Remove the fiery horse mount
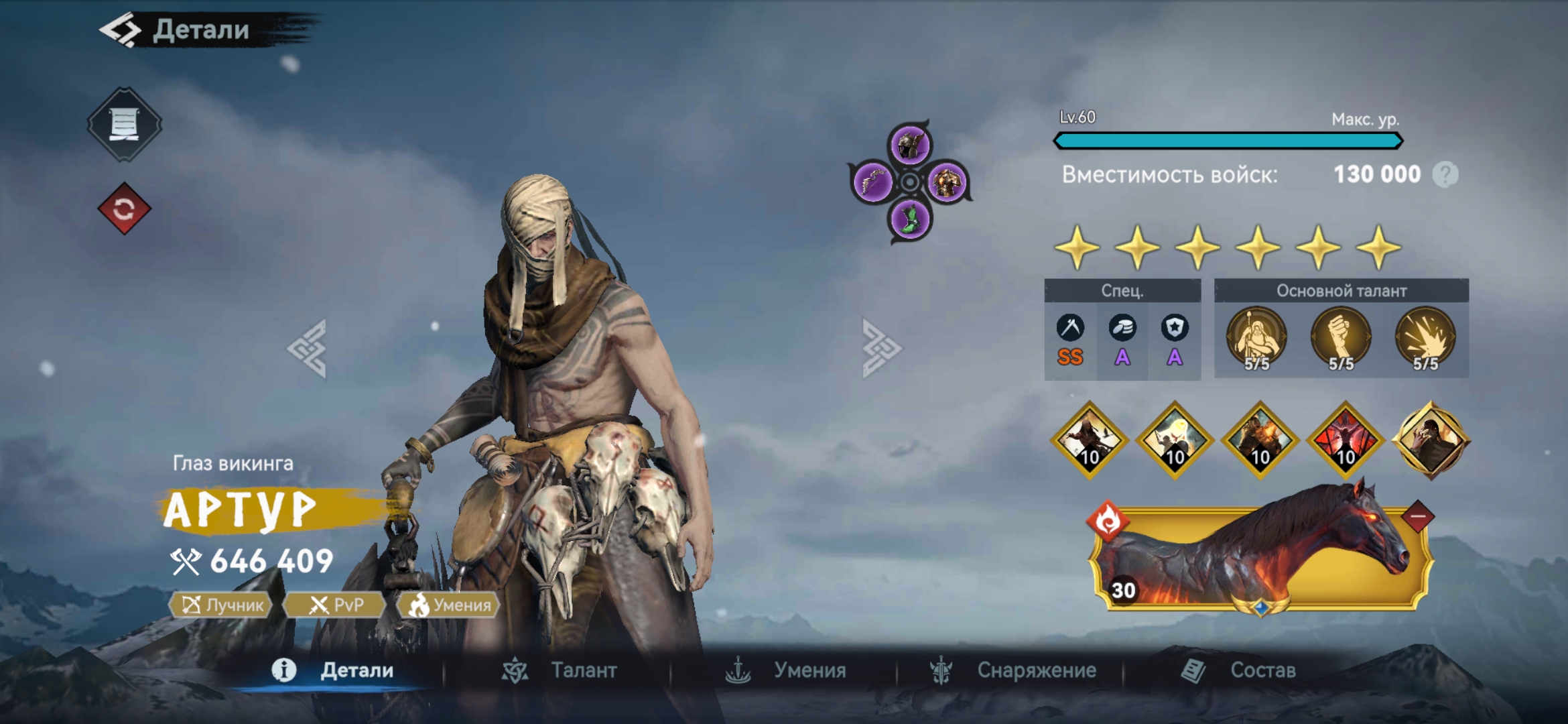 click(x=1417, y=517)
